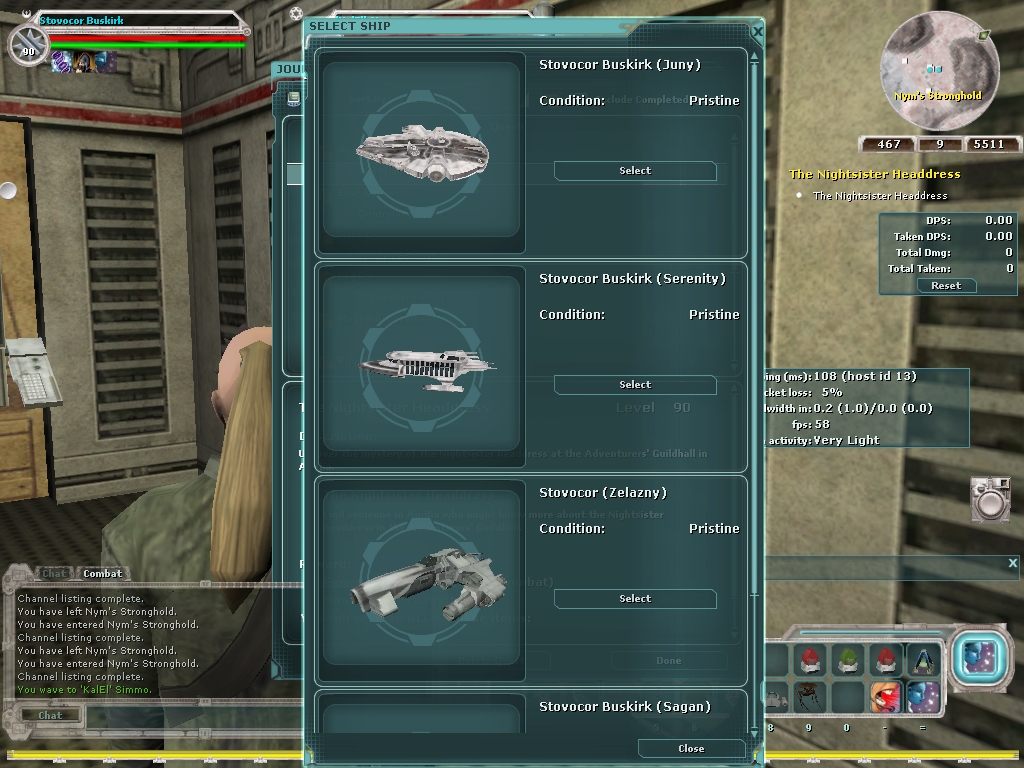Switch to the Chat tab above the log

coord(54,573)
